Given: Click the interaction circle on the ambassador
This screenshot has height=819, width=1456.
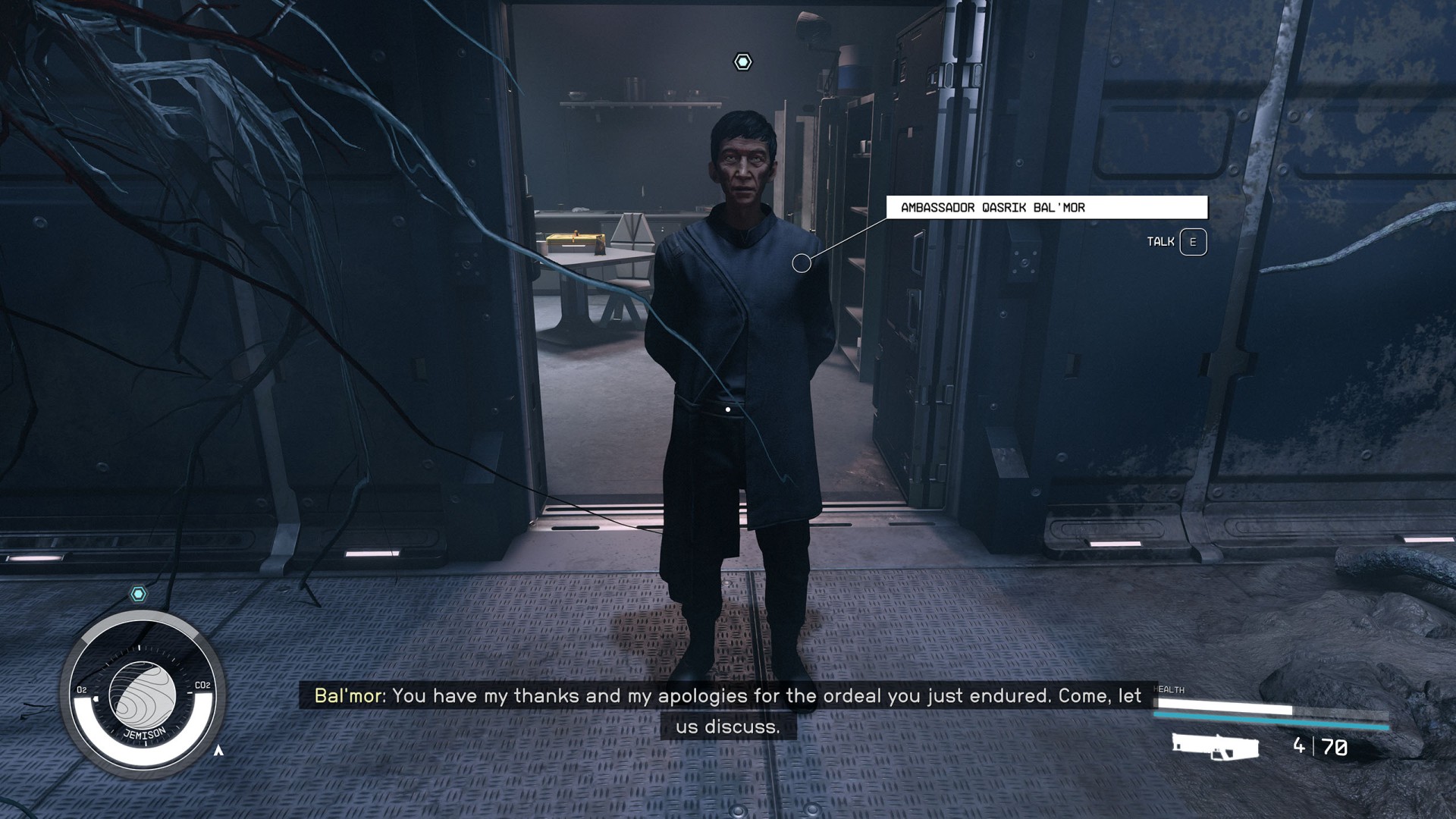Looking at the screenshot, I should [x=801, y=263].
